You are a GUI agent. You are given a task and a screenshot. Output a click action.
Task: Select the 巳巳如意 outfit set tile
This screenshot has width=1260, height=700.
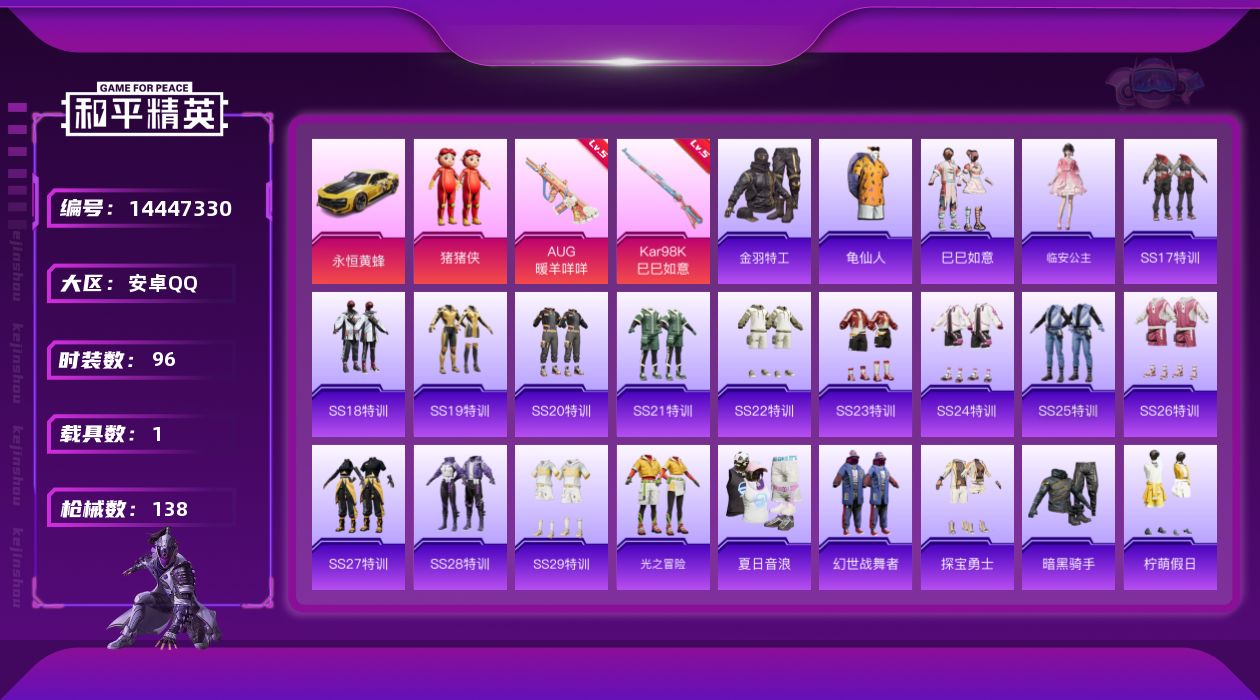[967, 210]
